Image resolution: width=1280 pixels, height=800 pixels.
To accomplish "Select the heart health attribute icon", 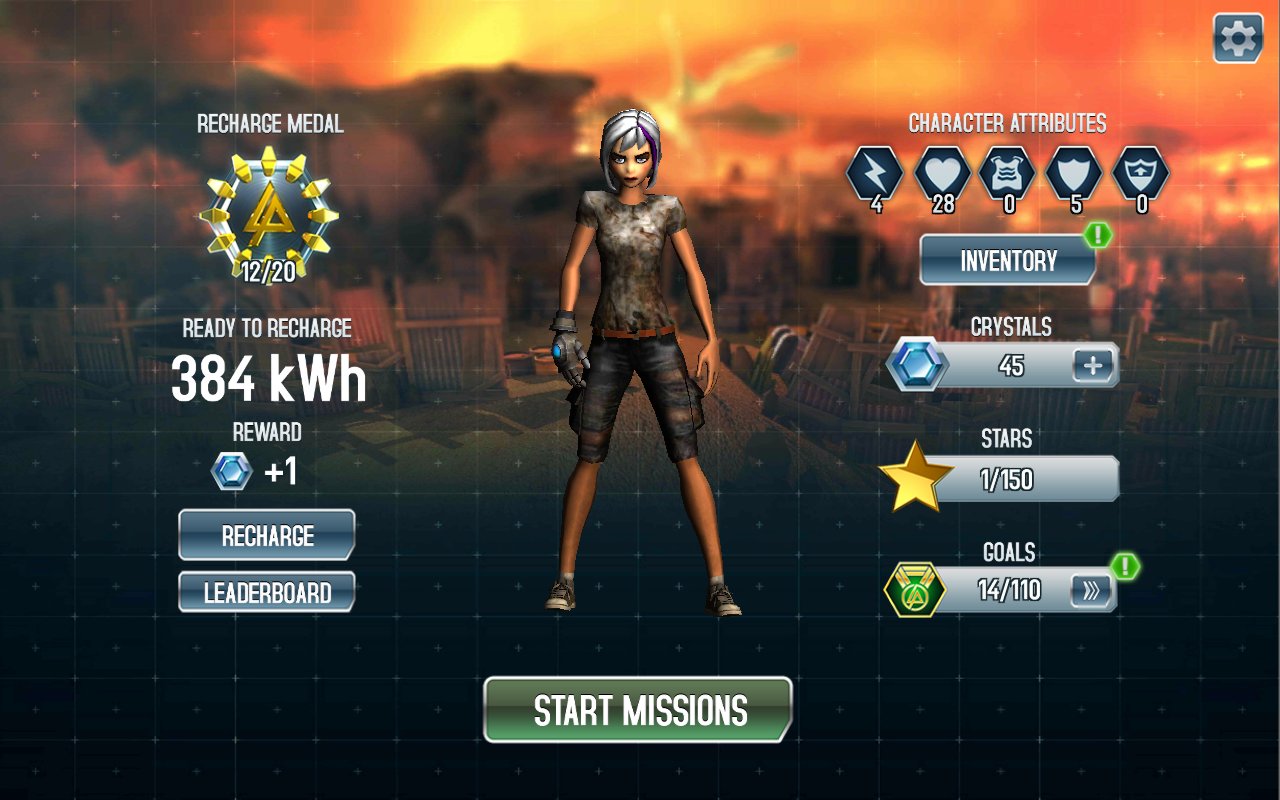I will pyautogui.click(x=942, y=173).
